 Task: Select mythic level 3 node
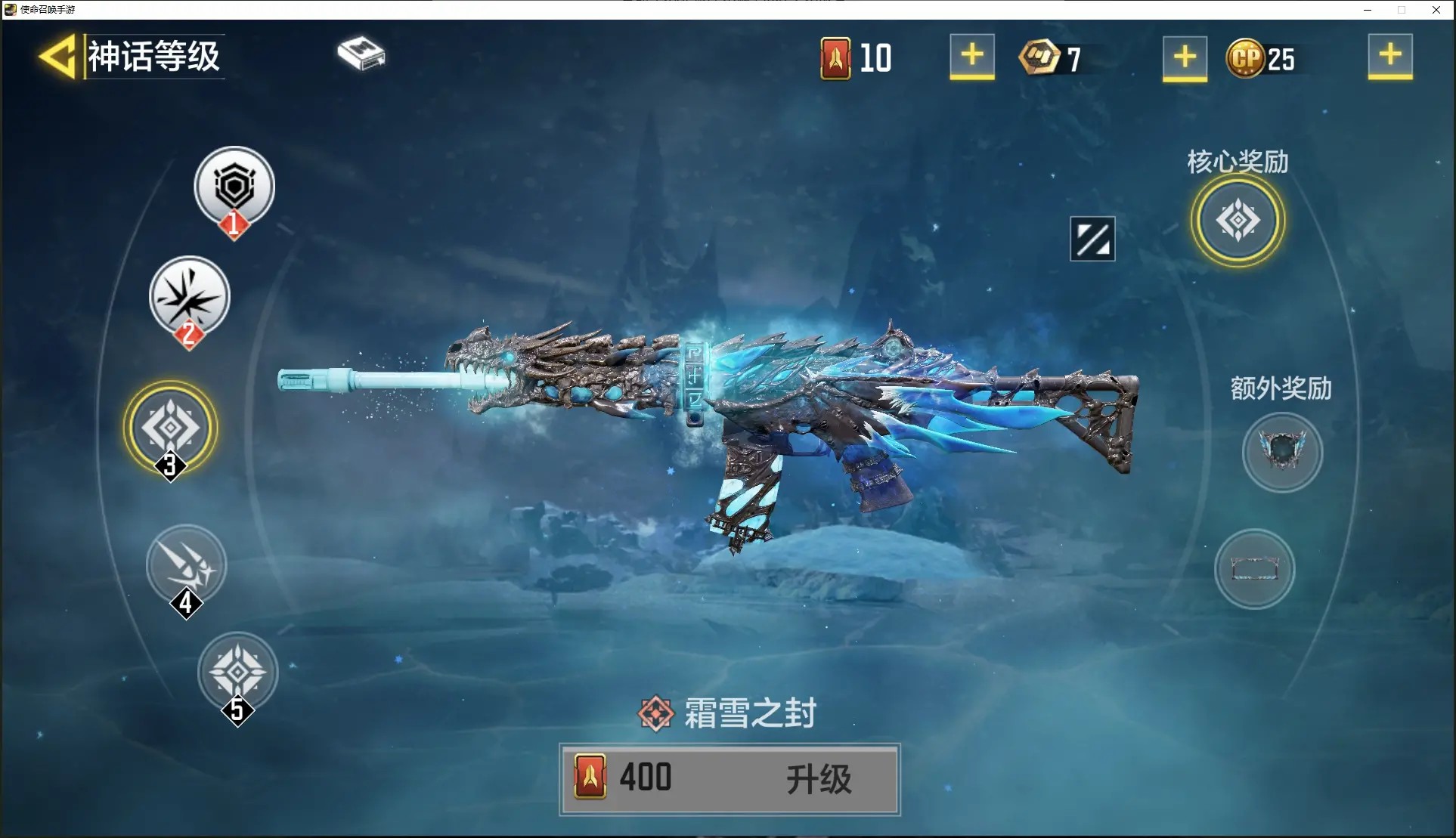coord(171,428)
